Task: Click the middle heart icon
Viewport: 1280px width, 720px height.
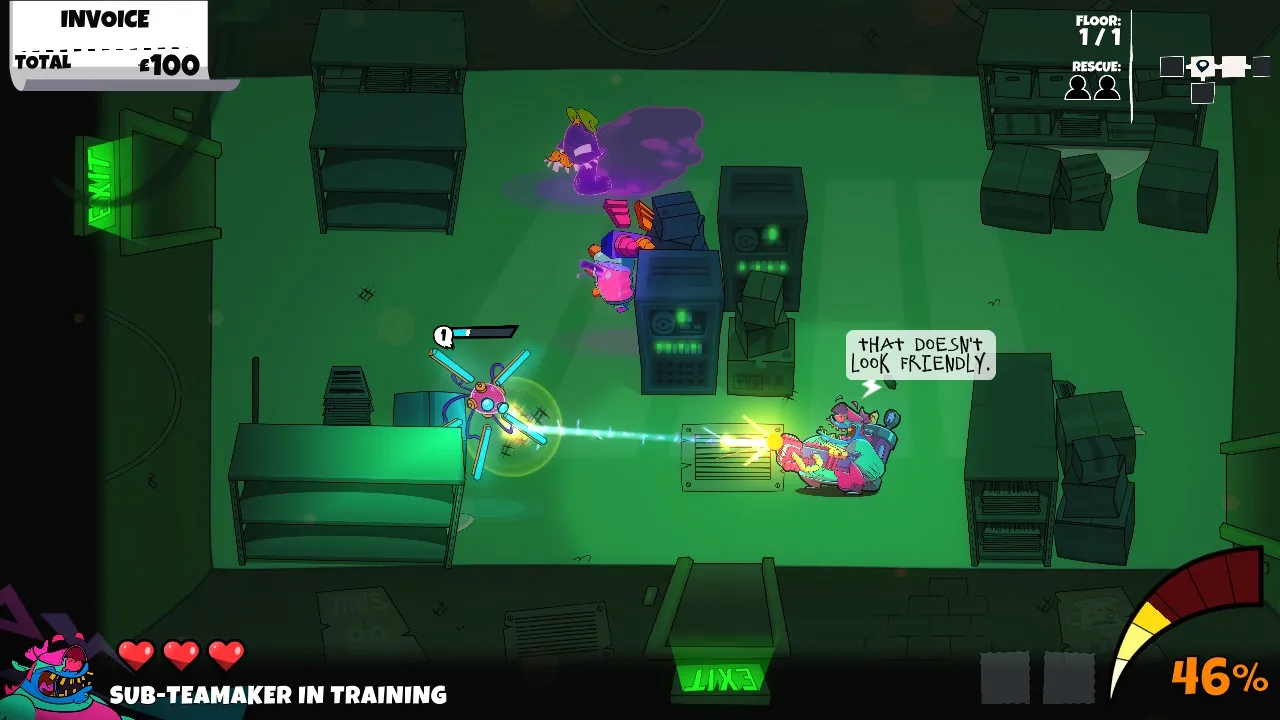Action: click(181, 653)
